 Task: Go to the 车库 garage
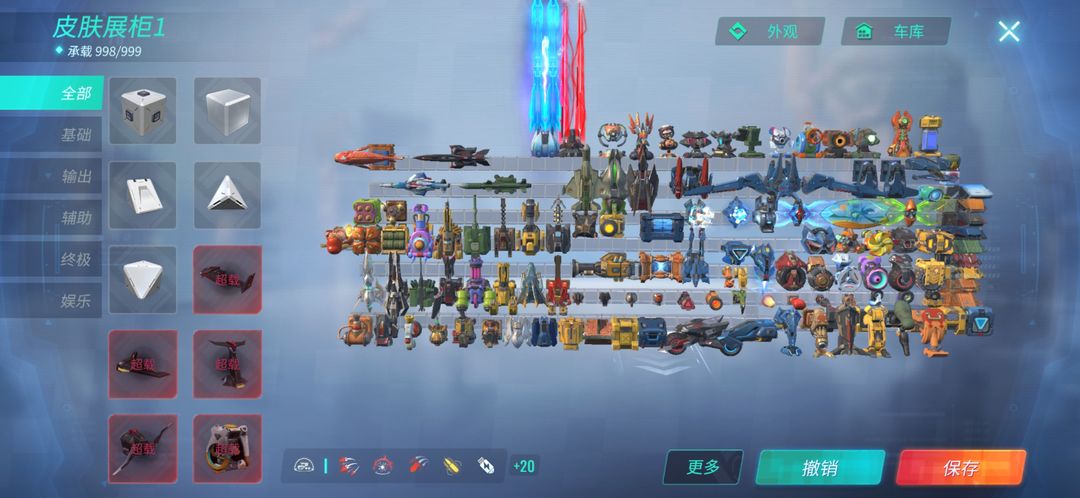[x=897, y=31]
